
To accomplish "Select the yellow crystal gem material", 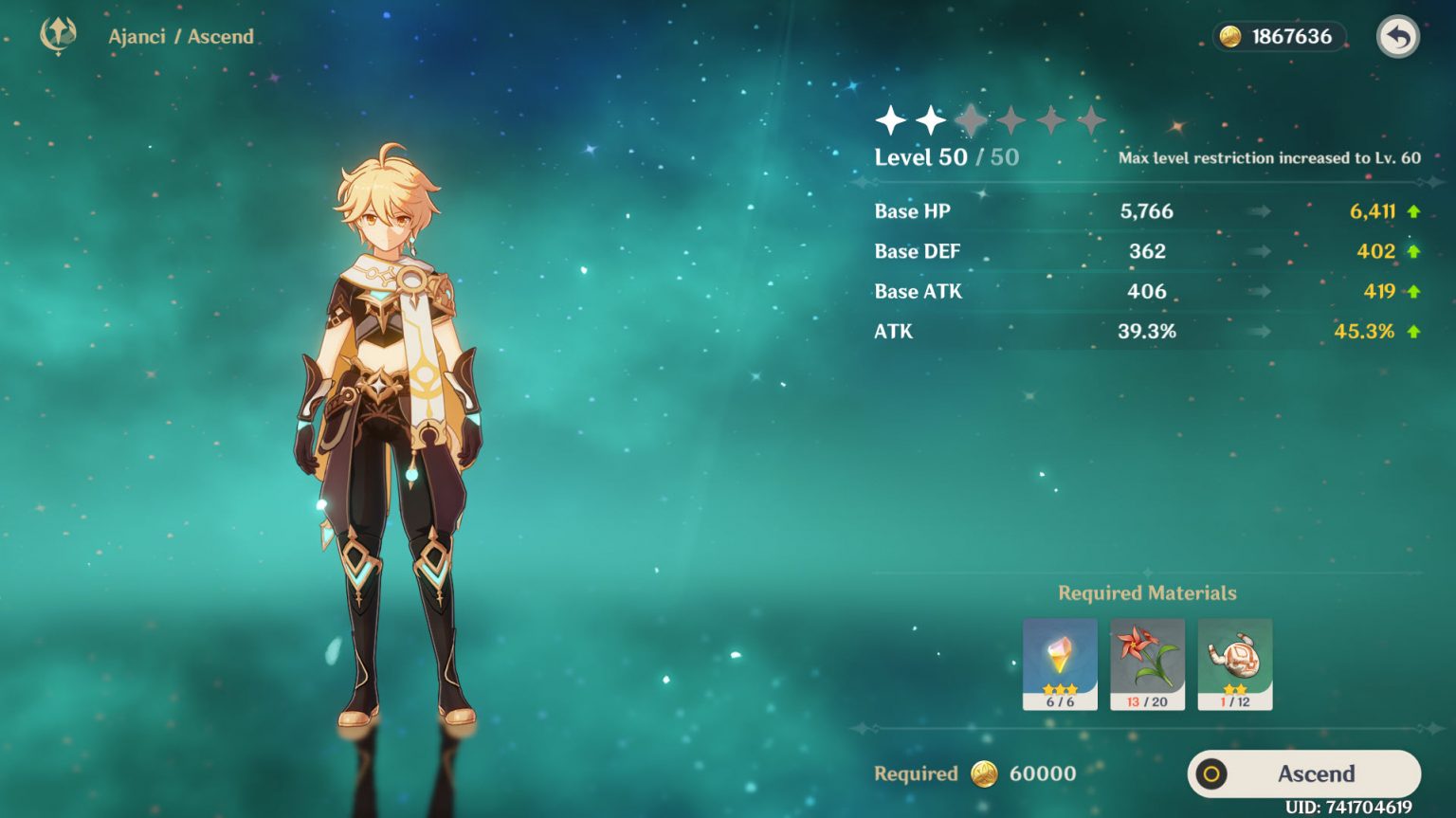I will coord(1060,663).
